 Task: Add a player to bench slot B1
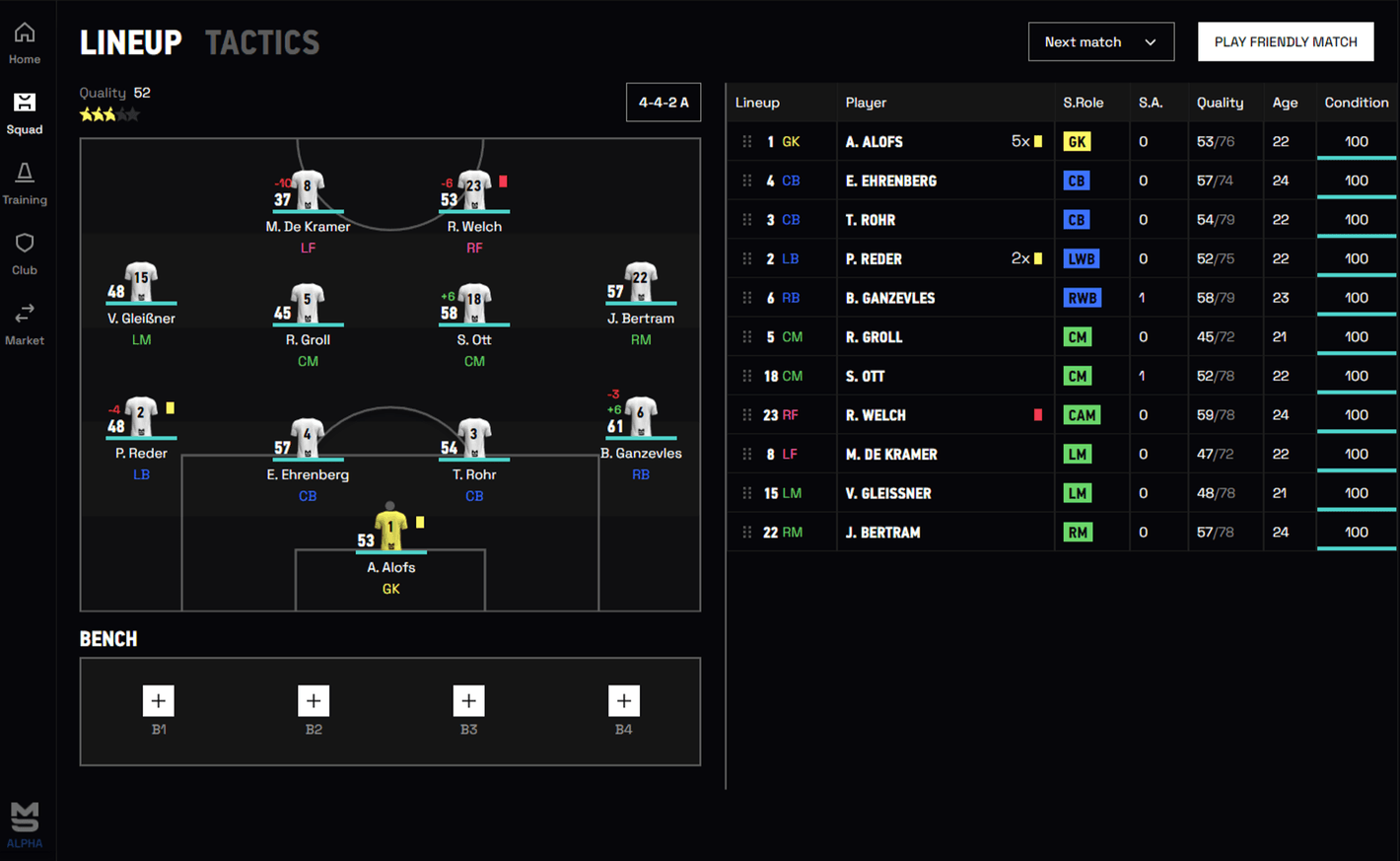click(x=159, y=700)
